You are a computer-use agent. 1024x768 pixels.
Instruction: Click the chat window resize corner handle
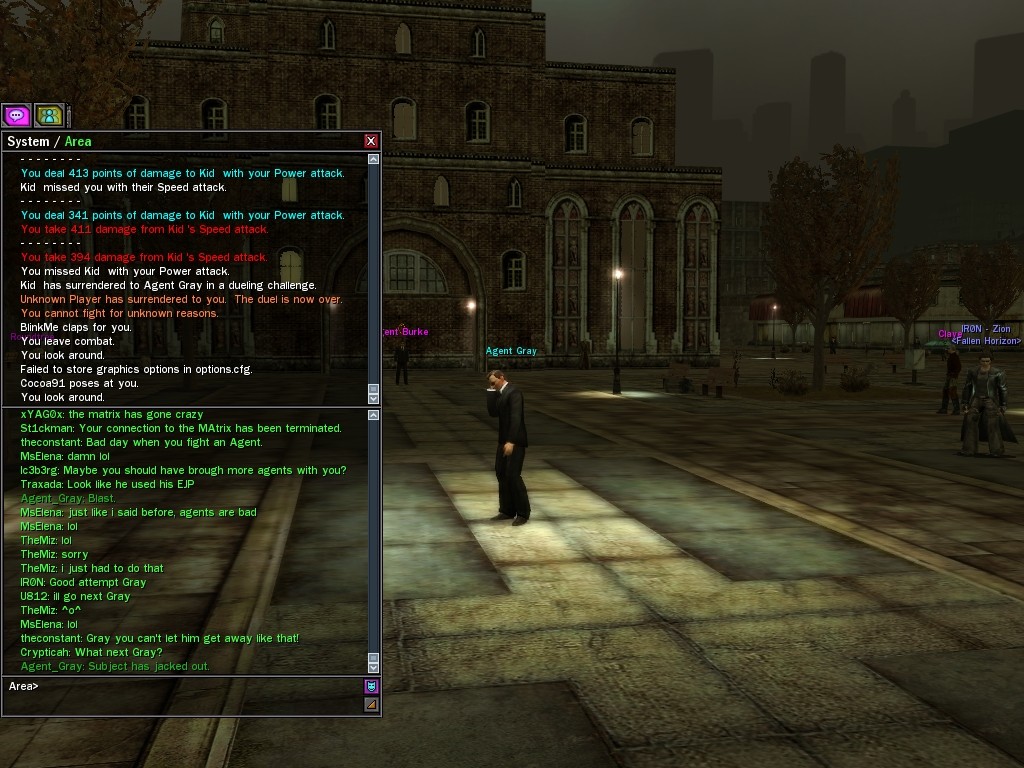(x=371, y=704)
